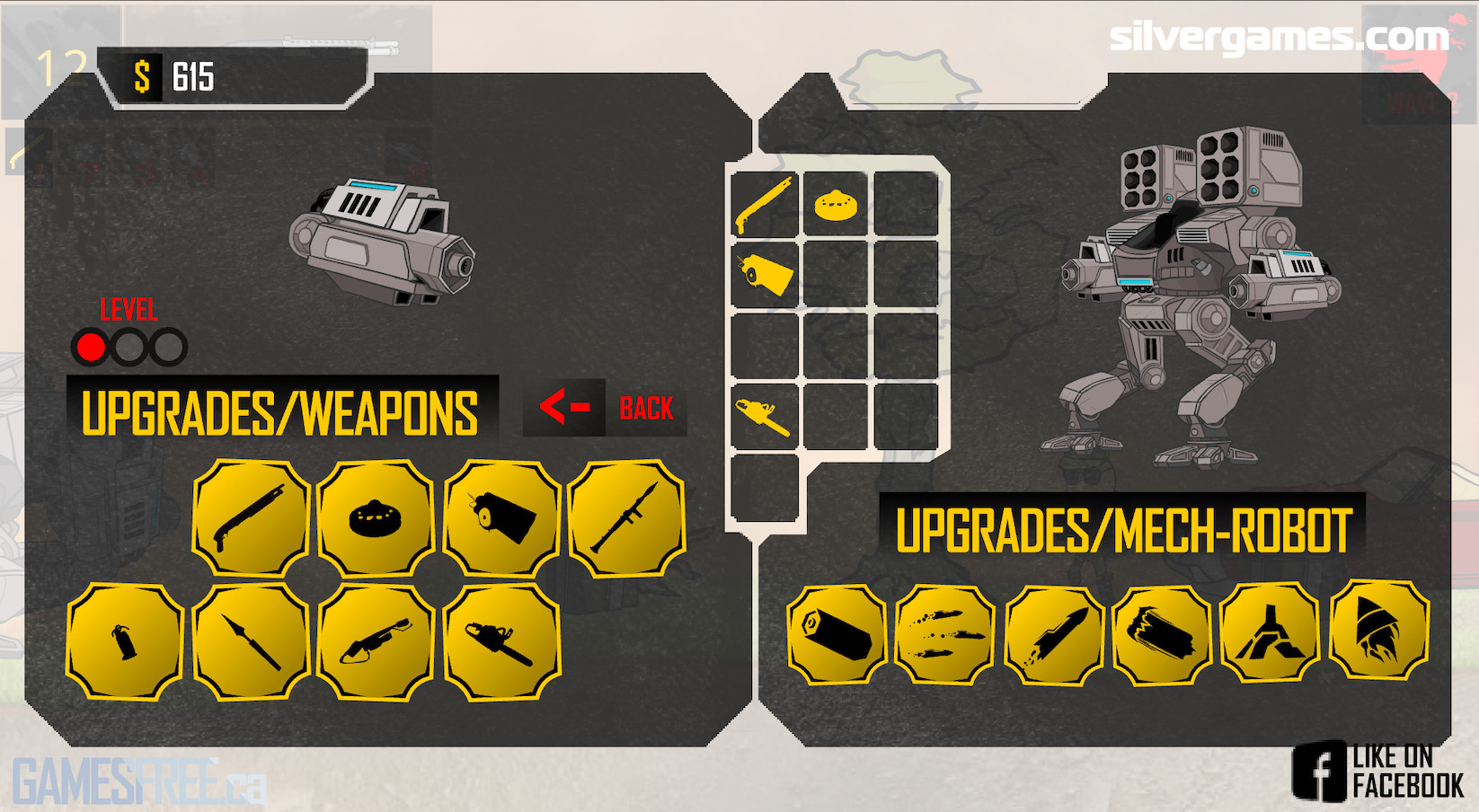Choose the triple missile volley mech upgrade
1479x812 pixels.
(x=945, y=635)
